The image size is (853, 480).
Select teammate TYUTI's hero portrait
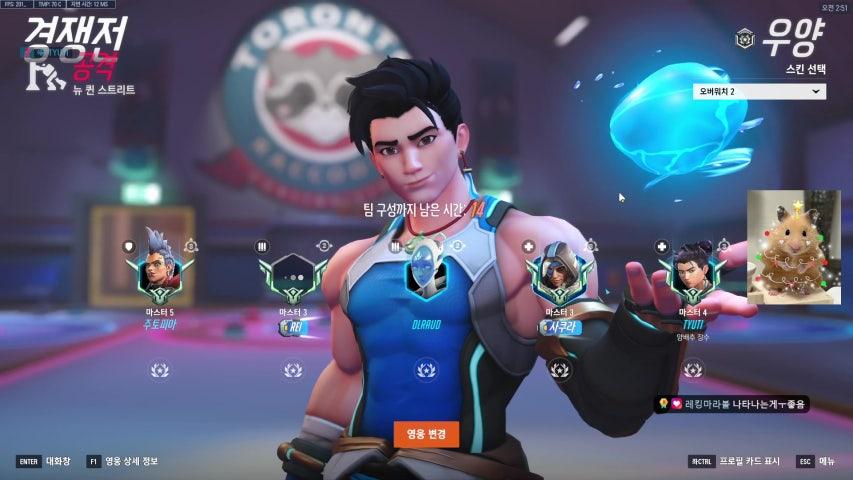click(691, 270)
